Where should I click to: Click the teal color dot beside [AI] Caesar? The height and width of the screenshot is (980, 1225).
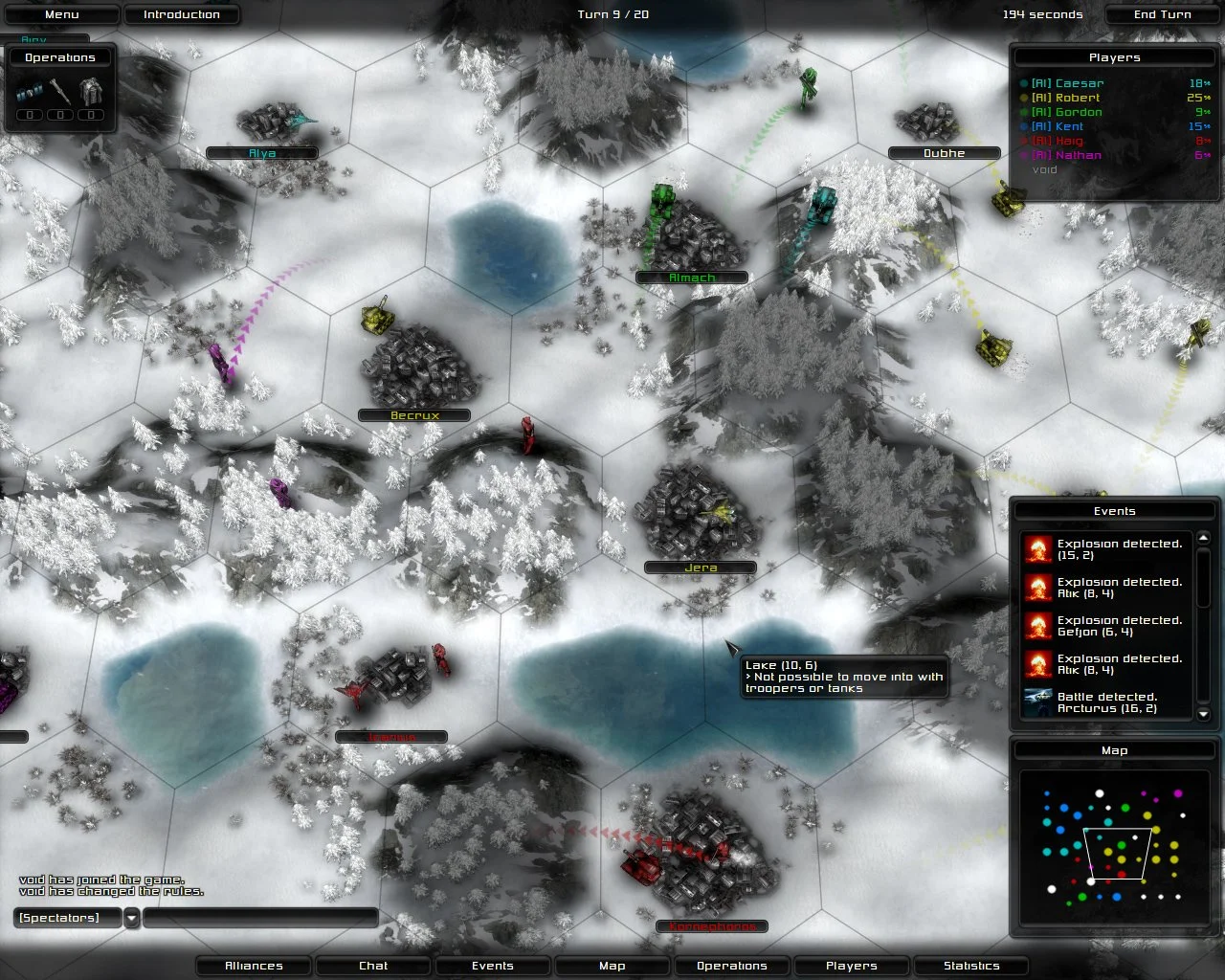pyautogui.click(x=1025, y=83)
